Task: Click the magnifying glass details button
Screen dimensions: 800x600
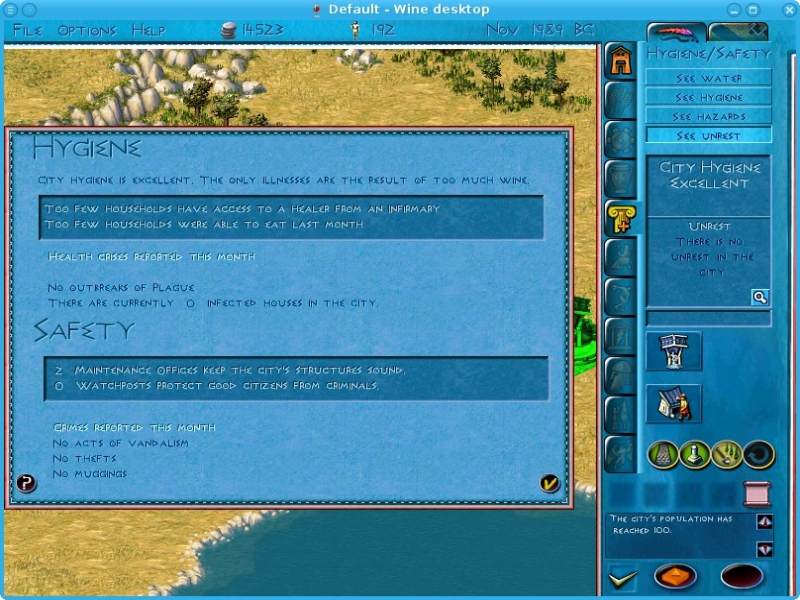Action: (x=760, y=297)
